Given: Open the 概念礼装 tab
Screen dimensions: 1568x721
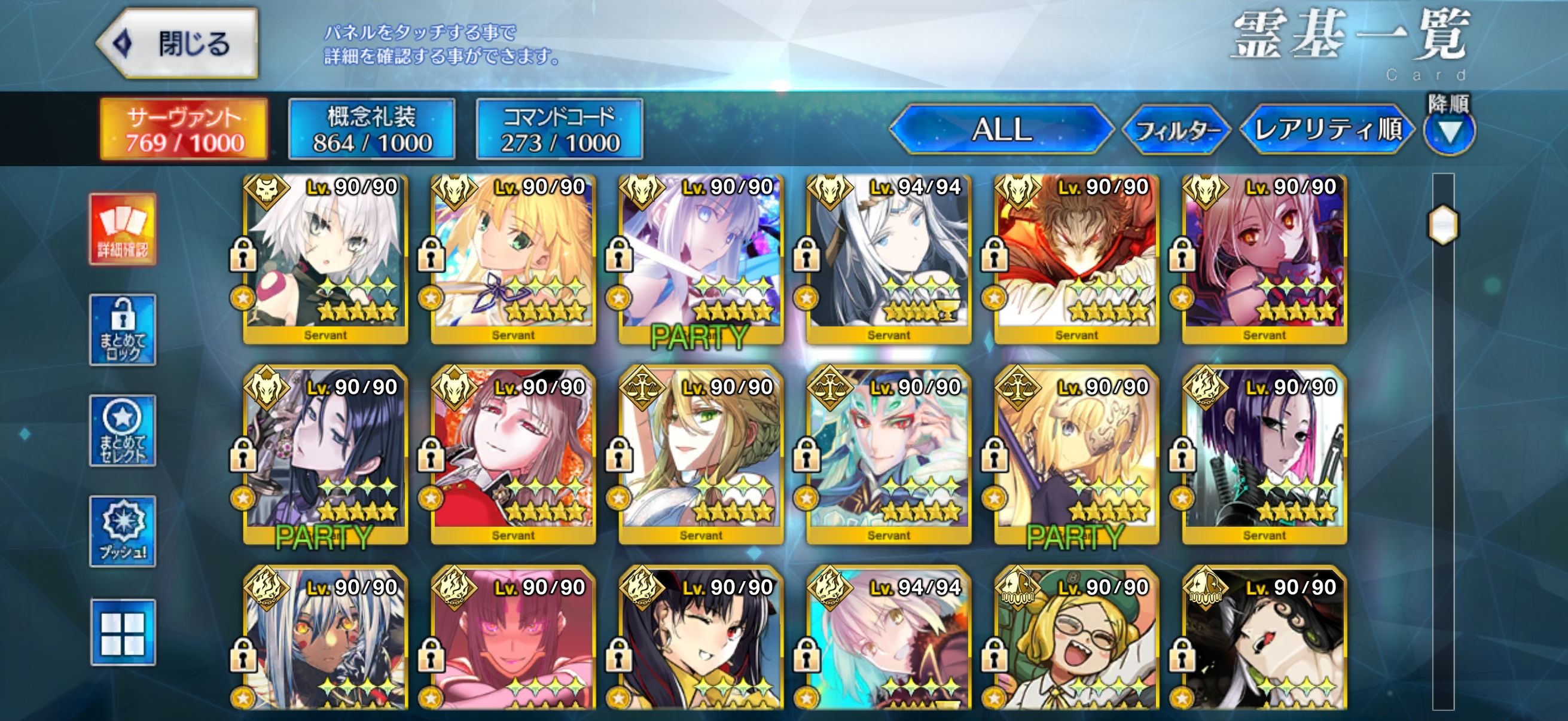Looking at the screenshot, I should click(371, 130).
